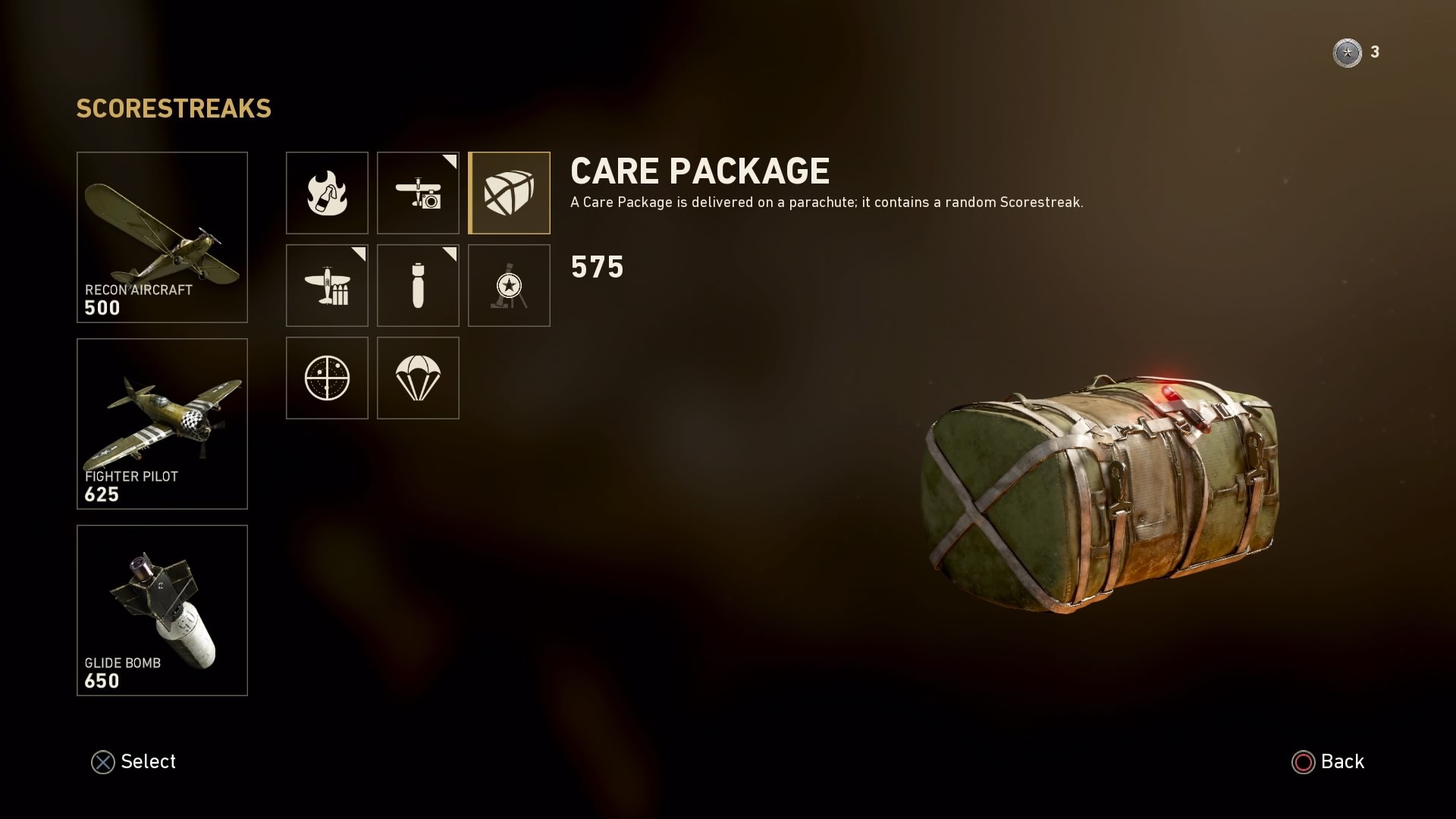This screenshot has width=1456, height=819.
Task: Choose the Fighter Pilot equipped slot
Action: tap(162, 424)
